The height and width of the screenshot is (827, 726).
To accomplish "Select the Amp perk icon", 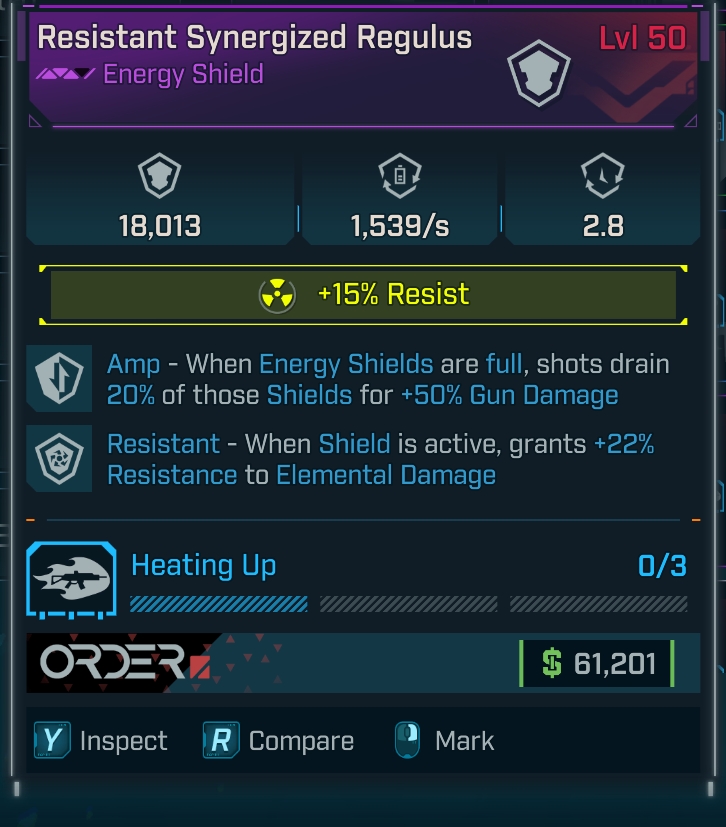I will point(59,378).
